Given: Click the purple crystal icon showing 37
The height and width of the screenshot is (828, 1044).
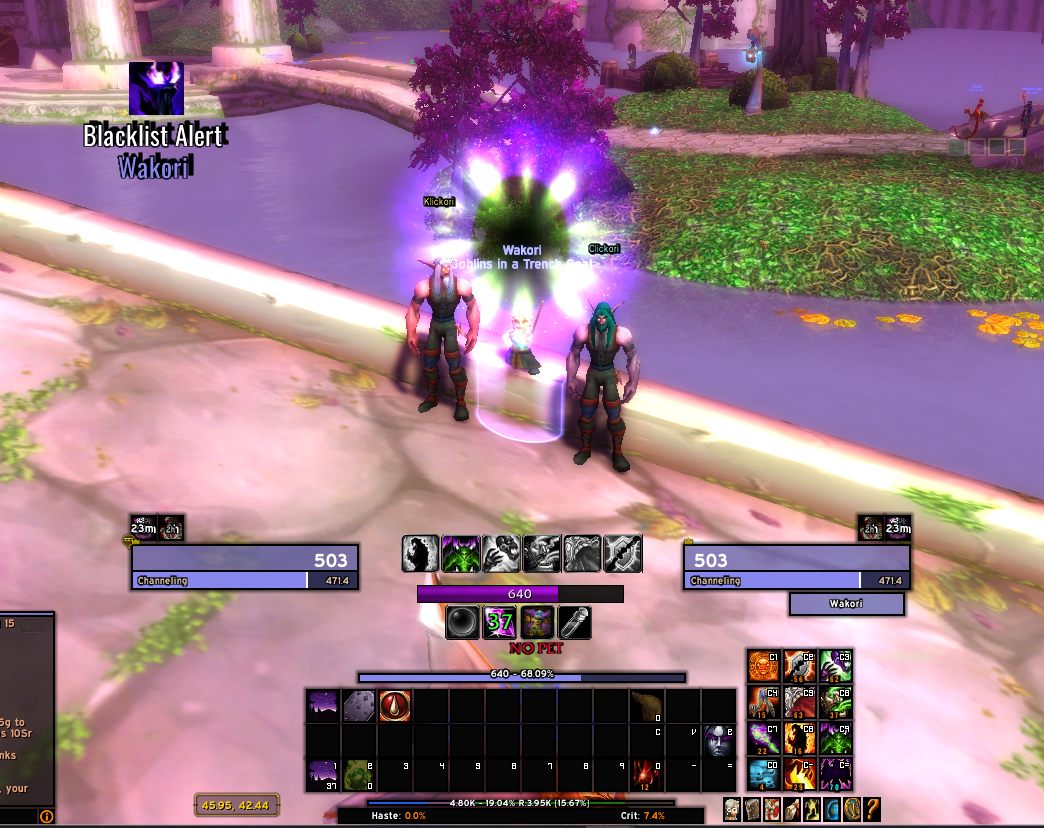Looking at the screenshot, I should (499, 623).
